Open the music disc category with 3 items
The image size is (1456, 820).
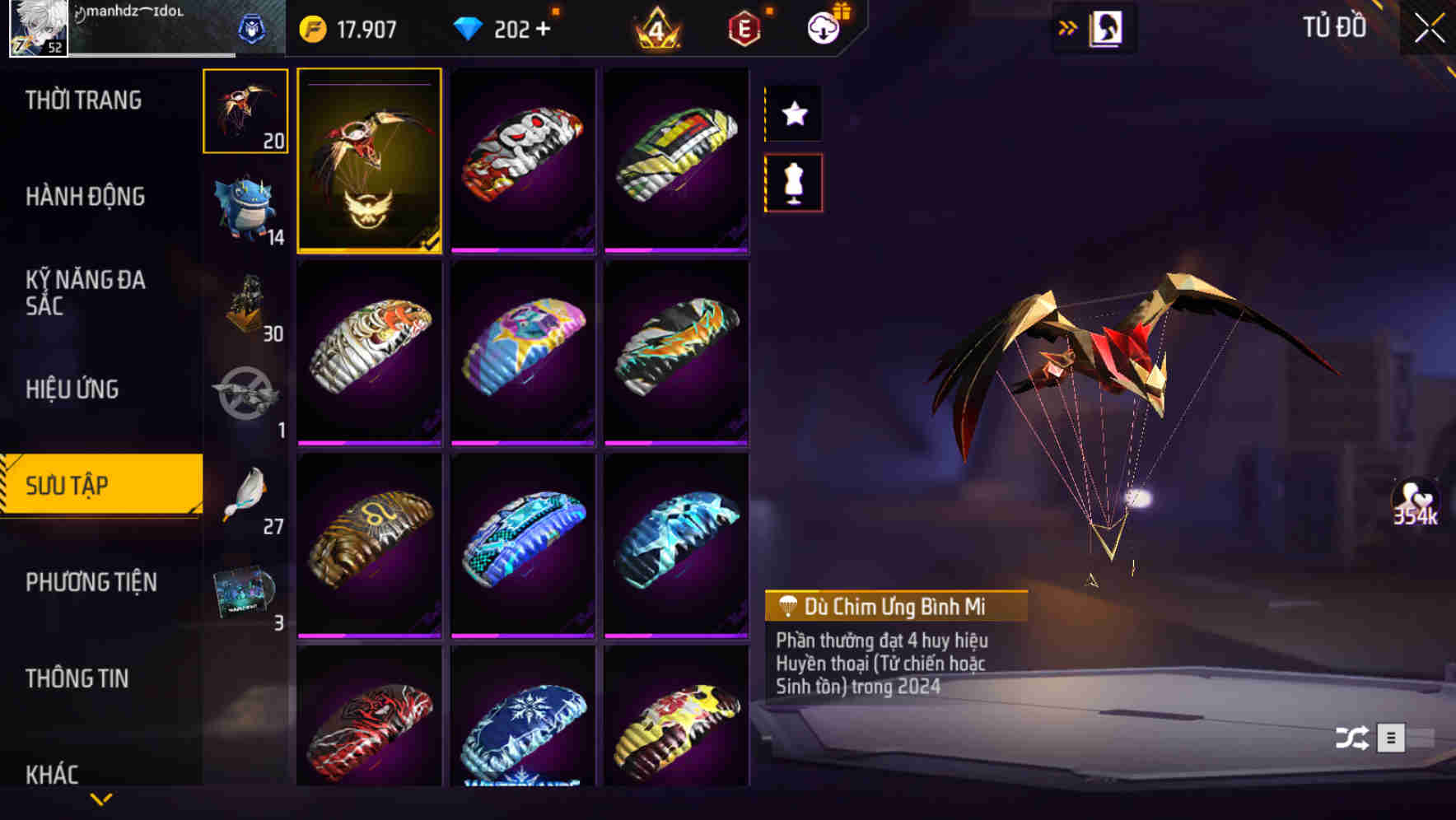coord(244,589)
